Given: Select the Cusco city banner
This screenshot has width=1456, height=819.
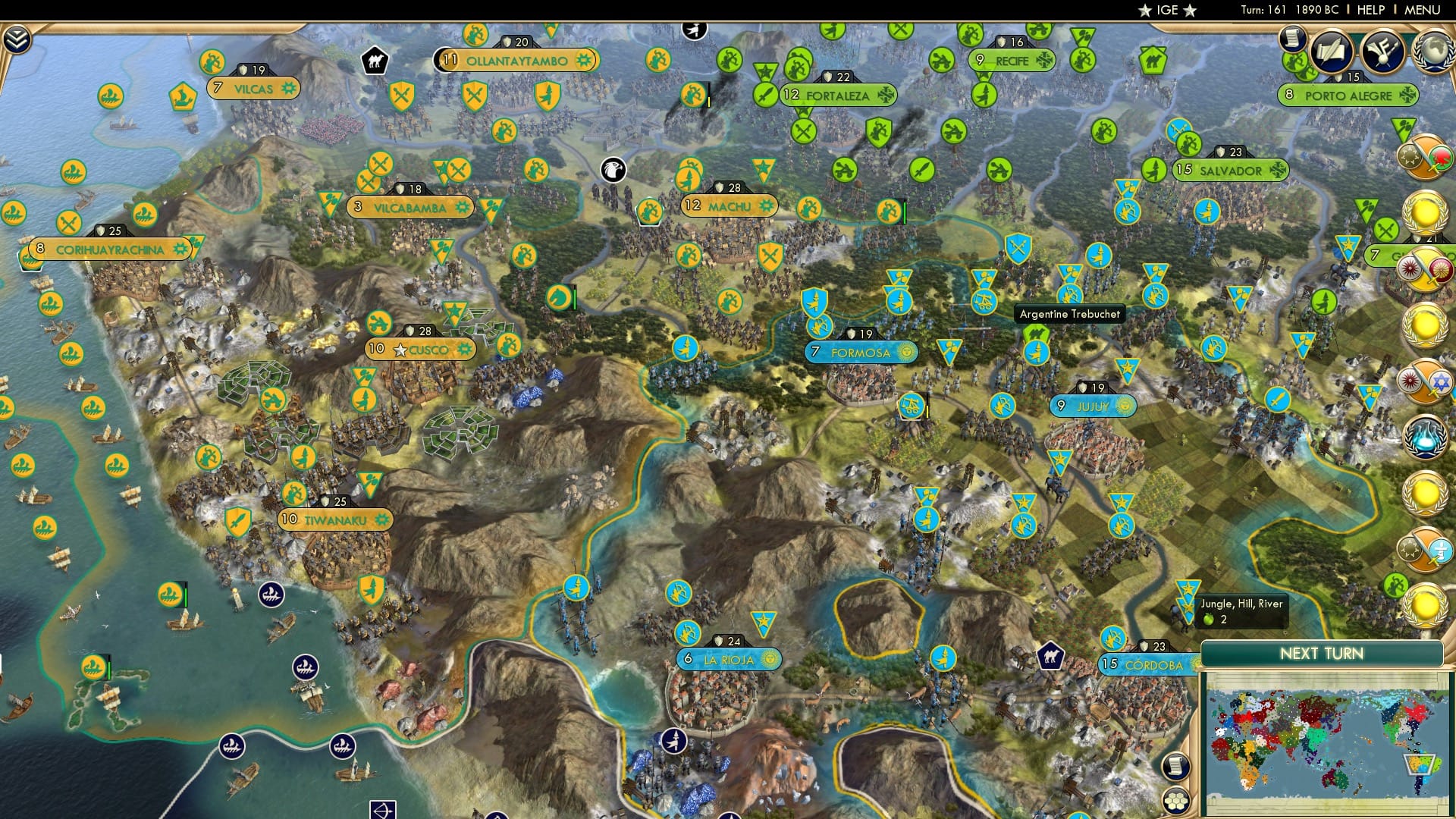Looking at the screenshot, I should [x=422, y=349].
